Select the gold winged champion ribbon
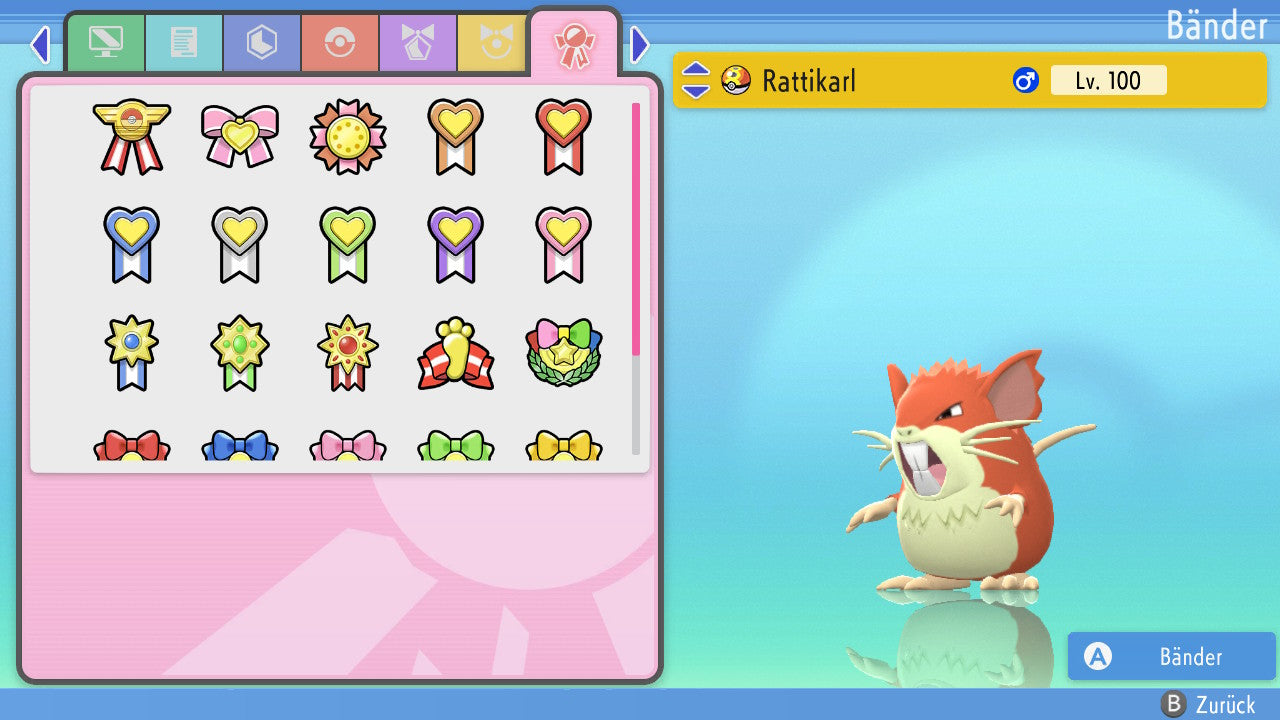Image resolution: width=1280 pixels, height=720 pixels. (132, 136)
